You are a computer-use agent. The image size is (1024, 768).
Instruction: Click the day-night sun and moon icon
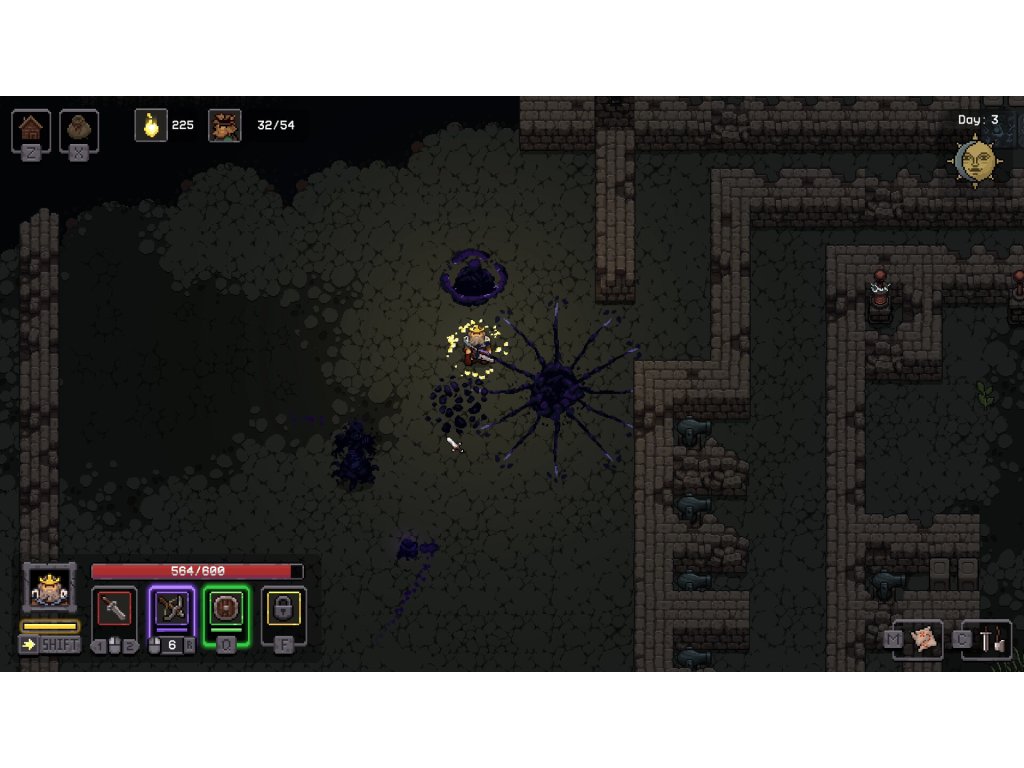[x=976, y=160]
